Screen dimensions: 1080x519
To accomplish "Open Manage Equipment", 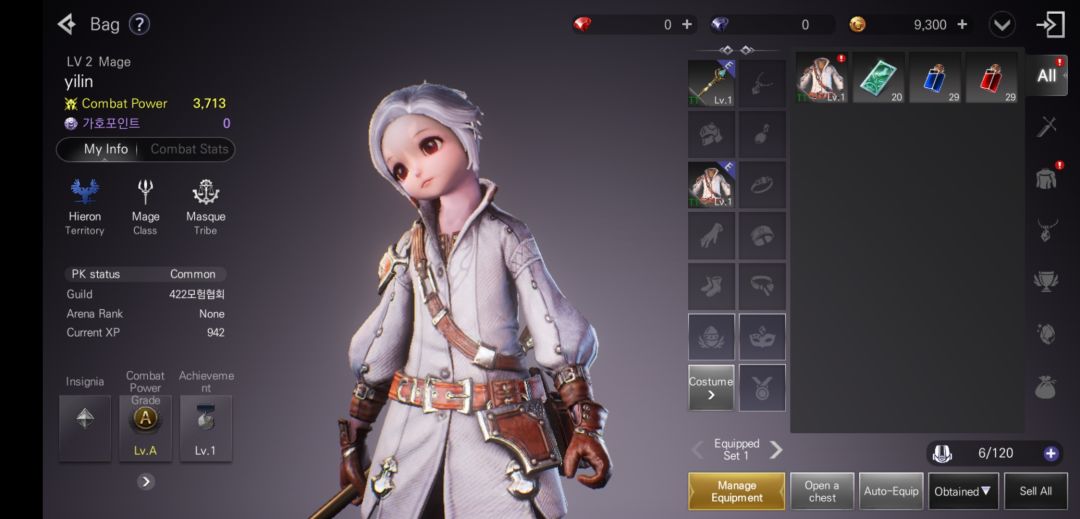I will [736, 491].
